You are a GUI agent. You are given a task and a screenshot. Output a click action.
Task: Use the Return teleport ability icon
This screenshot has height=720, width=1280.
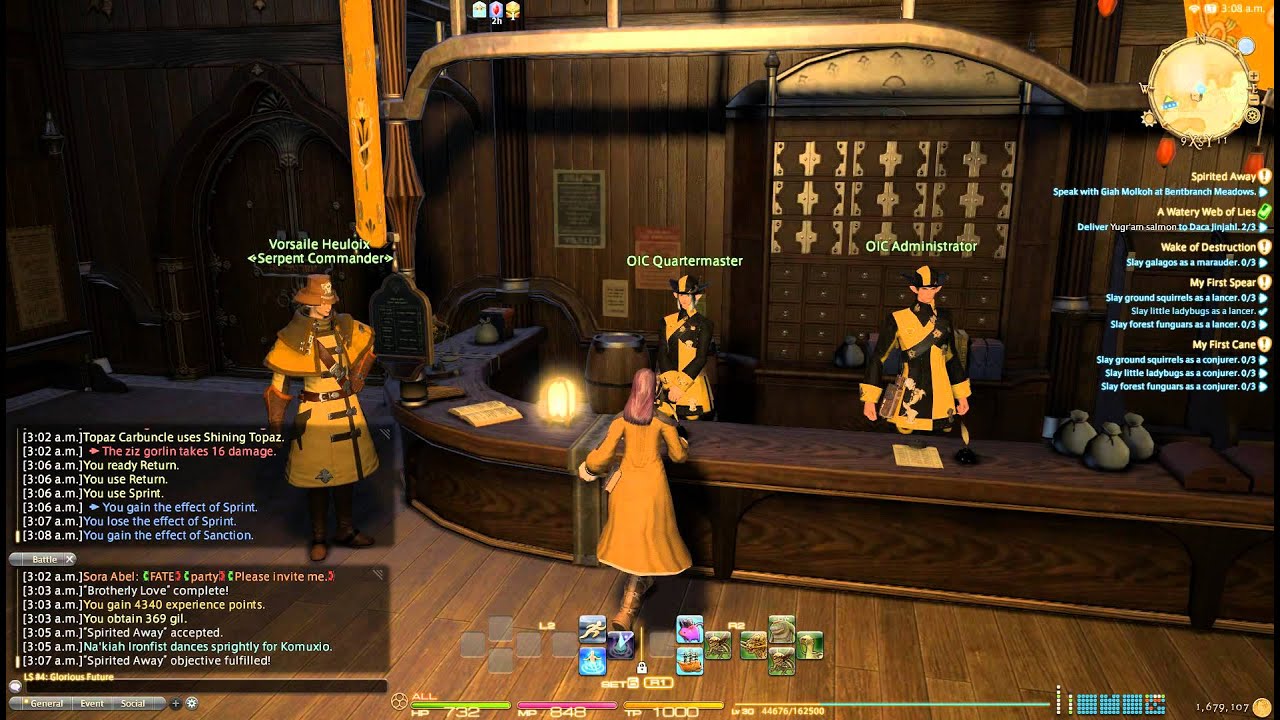coord(592,661)
